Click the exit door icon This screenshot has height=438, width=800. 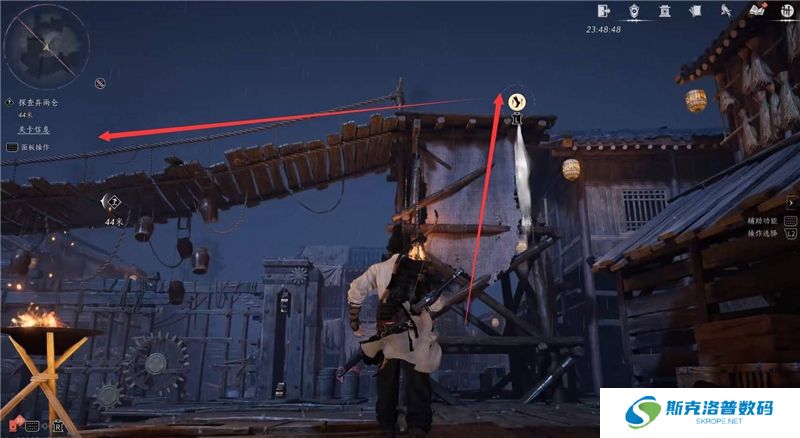(603, 11)
